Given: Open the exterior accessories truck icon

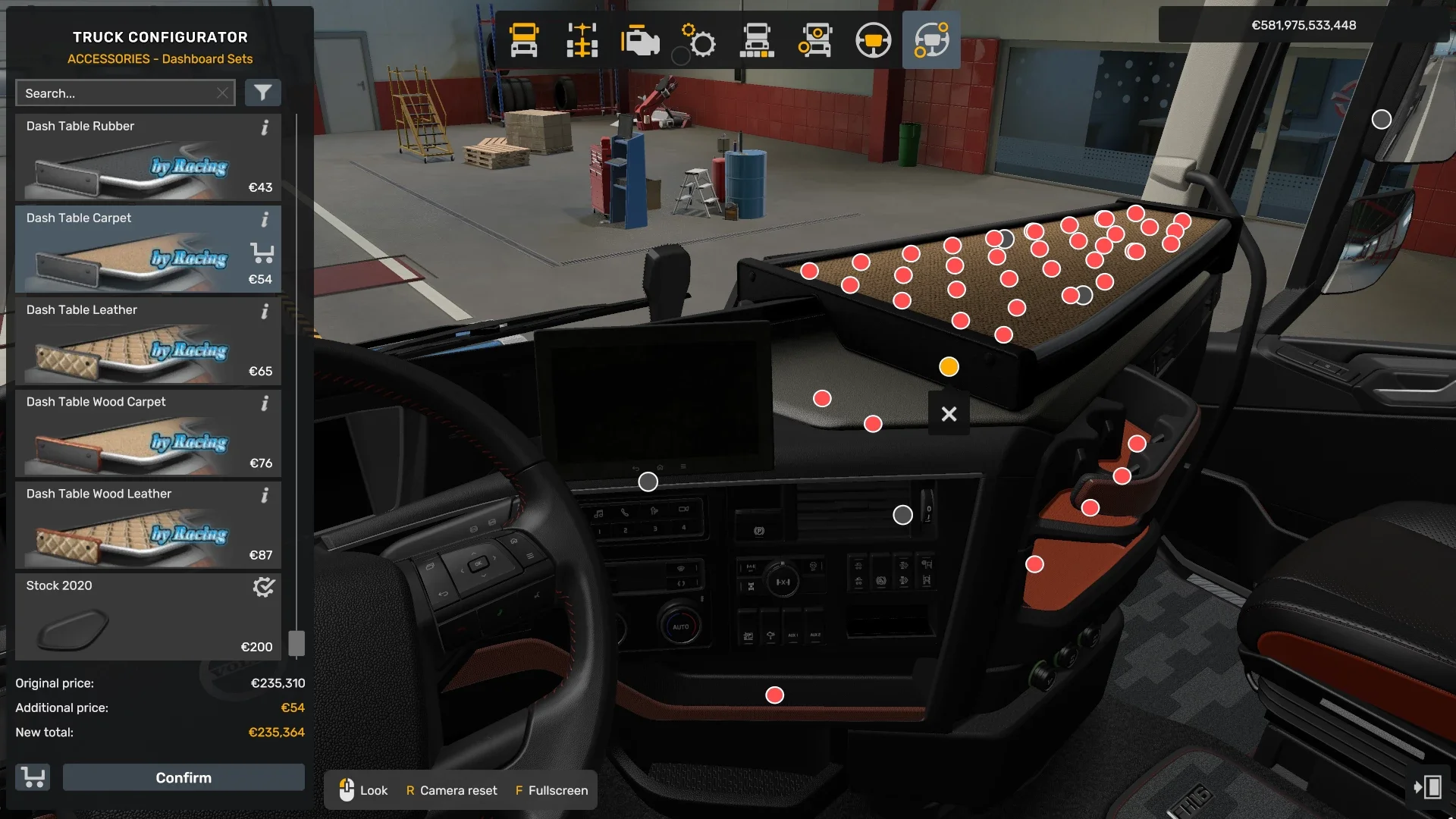Looking at the screenshot, I should tap(815, 40).
